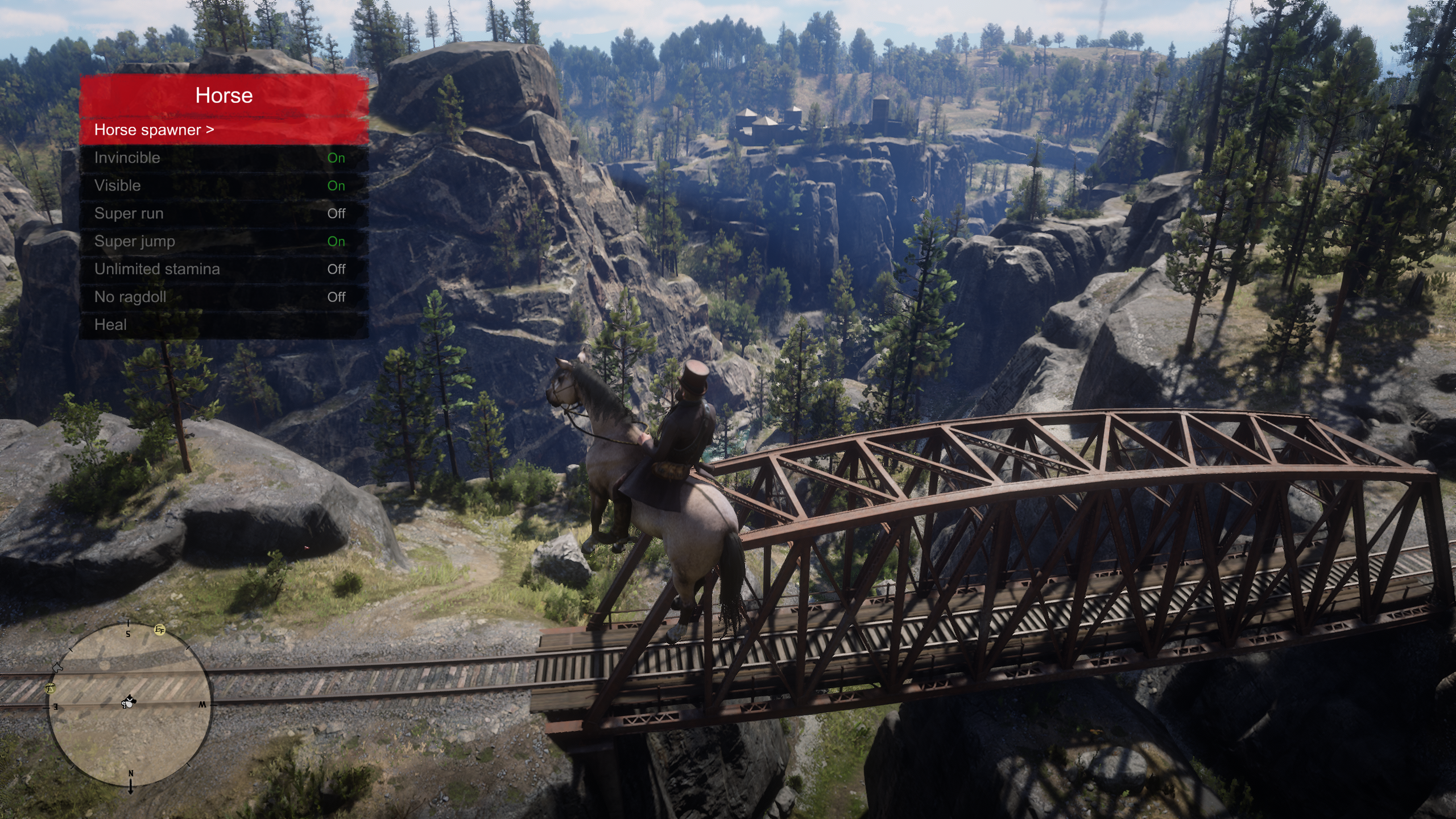Enable Super run for the horse
This screenshot has height=819, width=1456.
[x=224, y=214]
